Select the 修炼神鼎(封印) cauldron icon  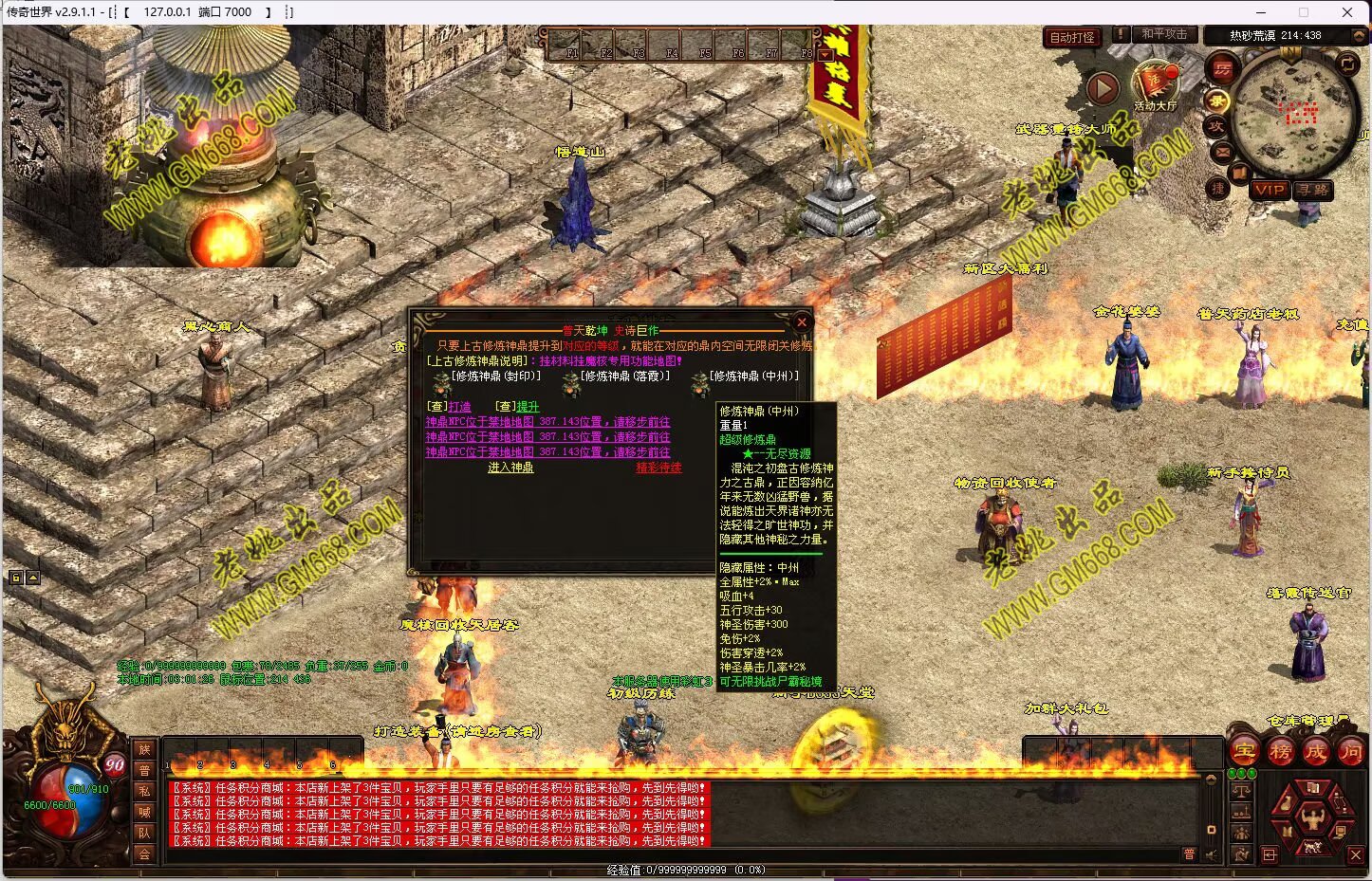point(441,385)
